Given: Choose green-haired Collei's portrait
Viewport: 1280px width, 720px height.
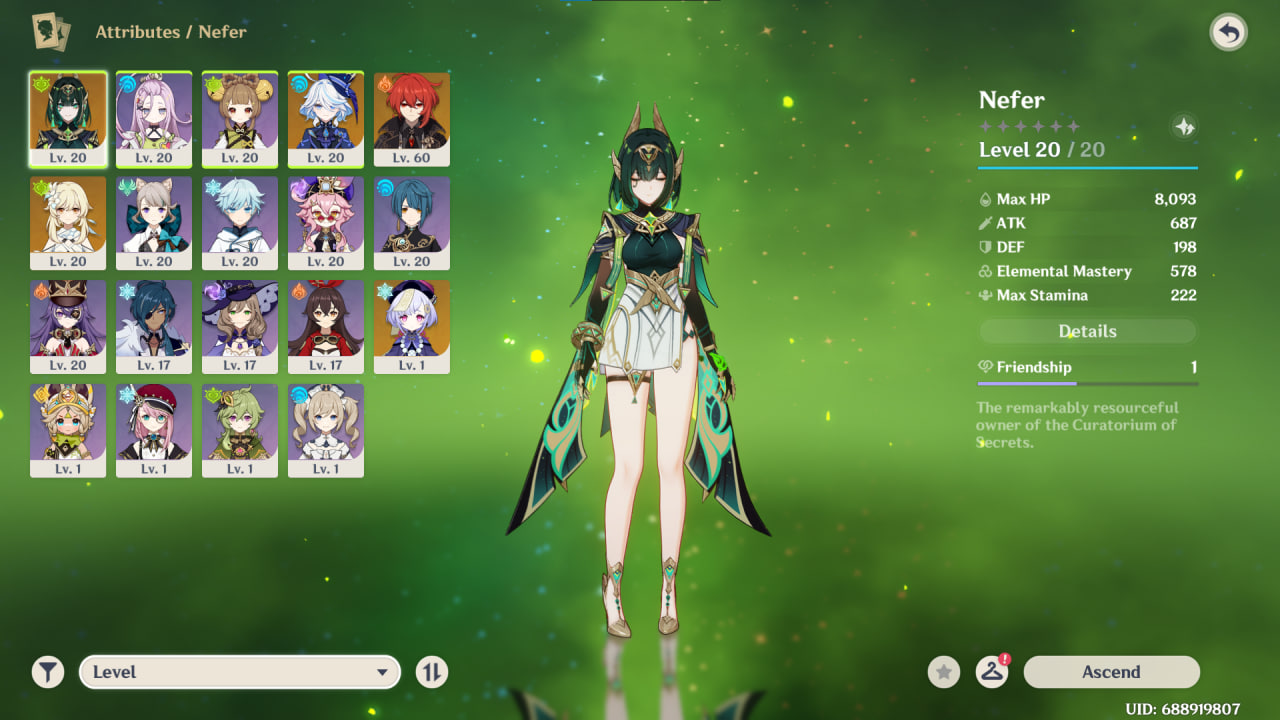Looking at the screenshot, I should pyautogui.click(x=240, y=430).
